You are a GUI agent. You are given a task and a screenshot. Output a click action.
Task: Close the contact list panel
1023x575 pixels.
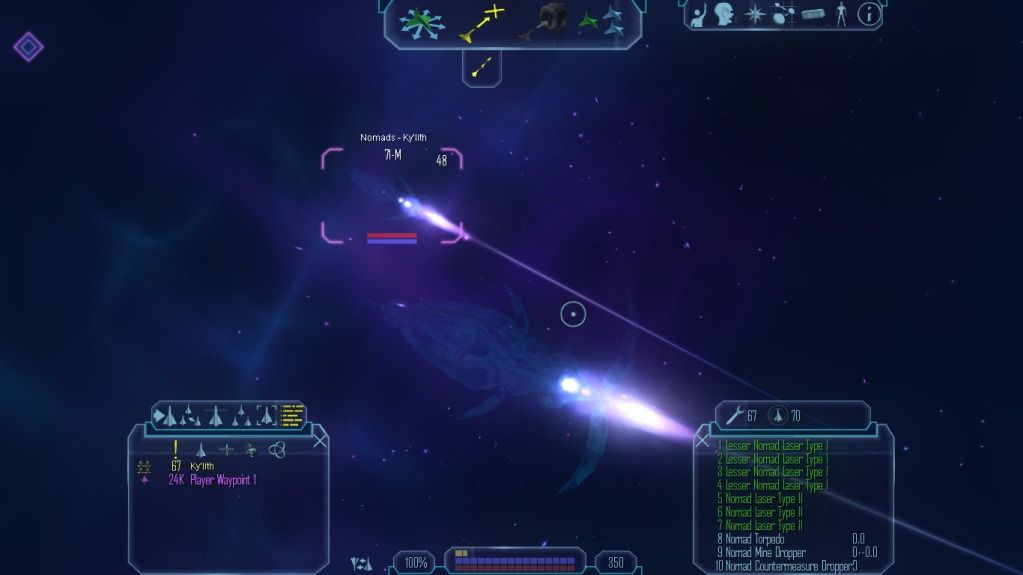click(320, 440)
